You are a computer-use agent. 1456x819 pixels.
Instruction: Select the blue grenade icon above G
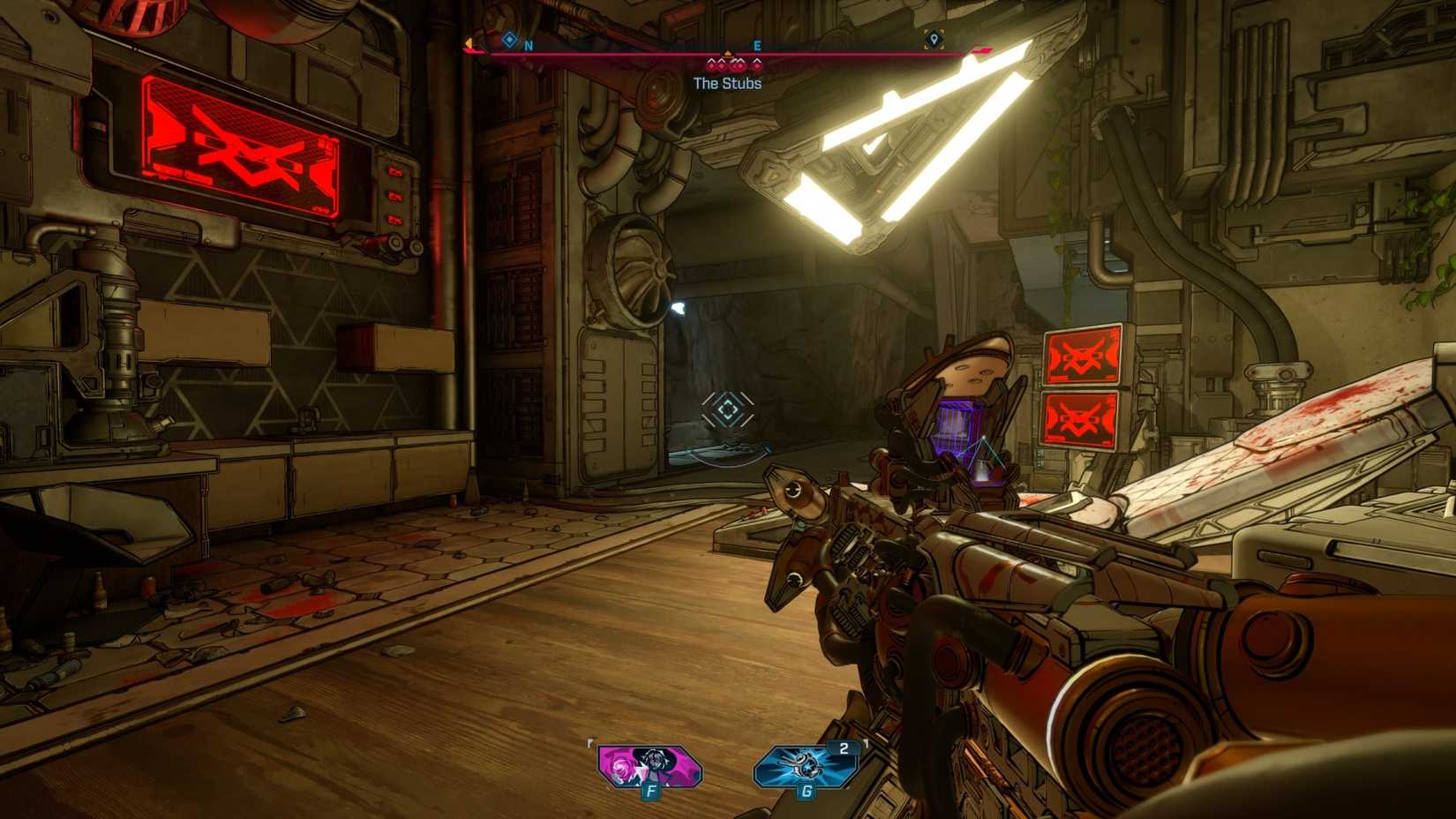(x=805, y=767)
